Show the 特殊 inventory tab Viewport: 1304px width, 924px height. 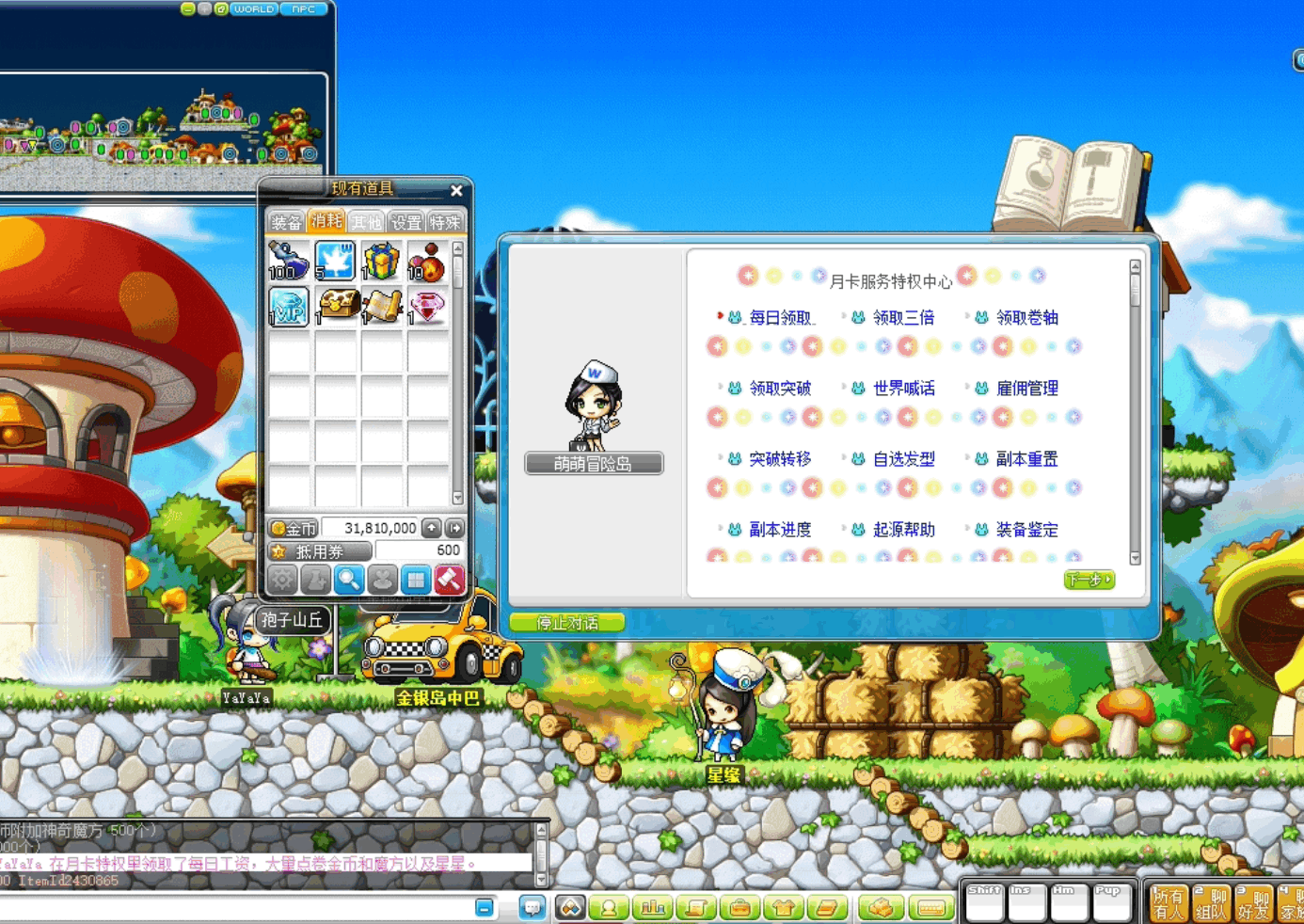pos(445,222)
